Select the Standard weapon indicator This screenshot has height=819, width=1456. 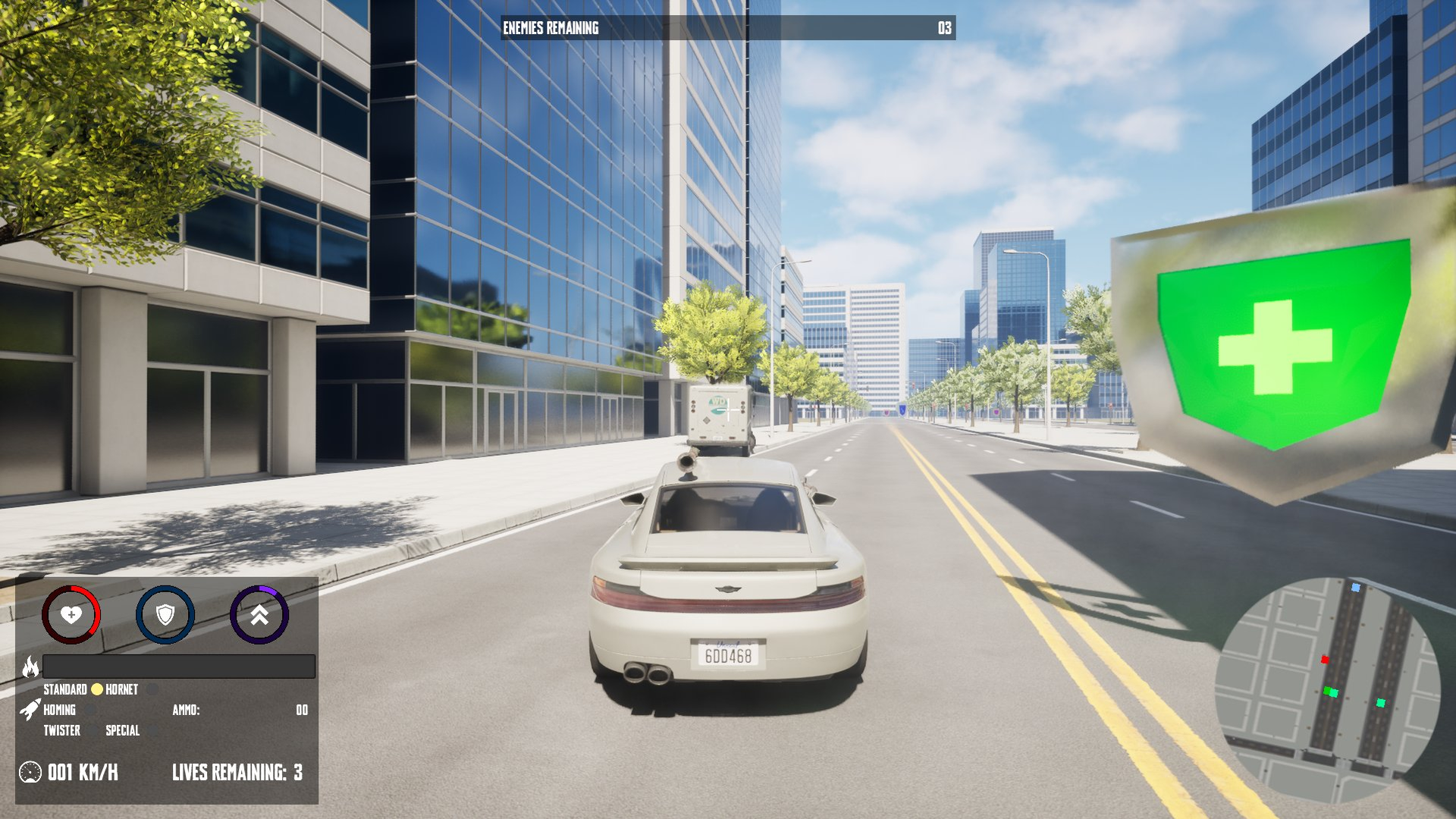click(x=97, y=688)
